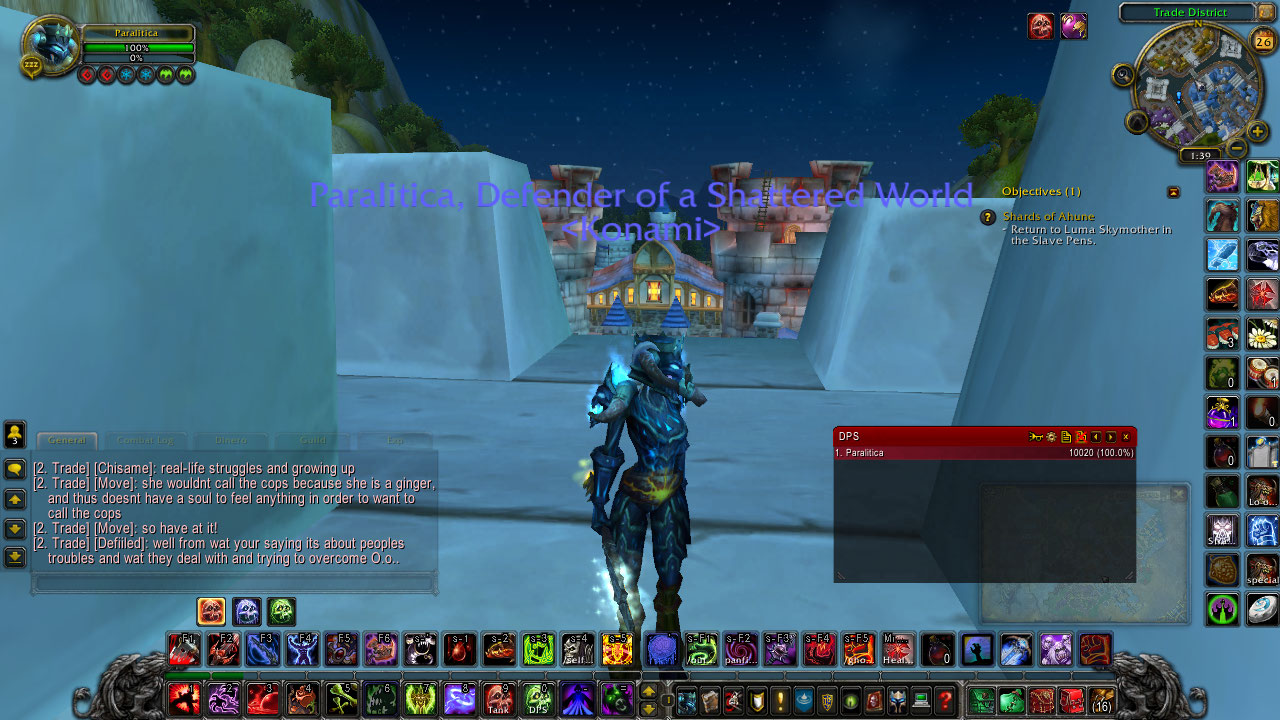
Task: Collapse the Objectives tracker
Action: pyautogui.click(x=1173, y=192)
